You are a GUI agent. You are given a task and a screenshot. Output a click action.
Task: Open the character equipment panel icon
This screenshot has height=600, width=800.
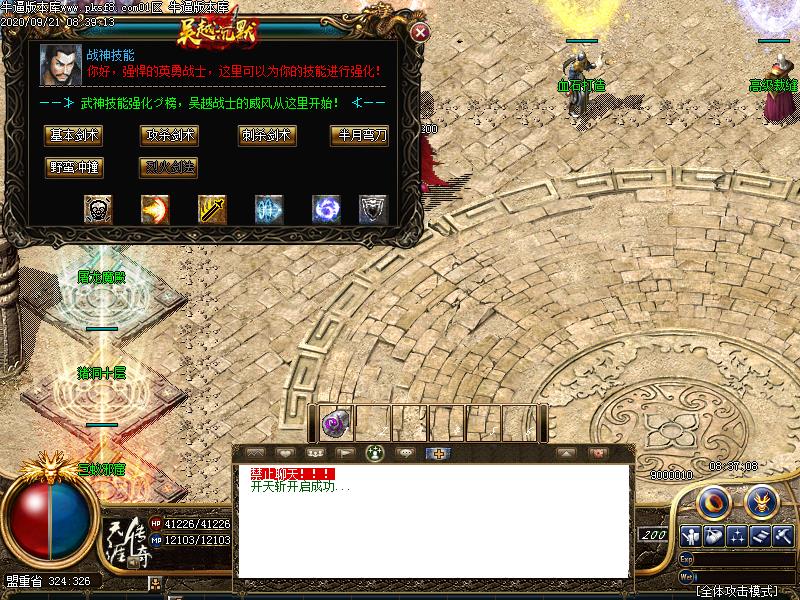(x=690, y=535)
